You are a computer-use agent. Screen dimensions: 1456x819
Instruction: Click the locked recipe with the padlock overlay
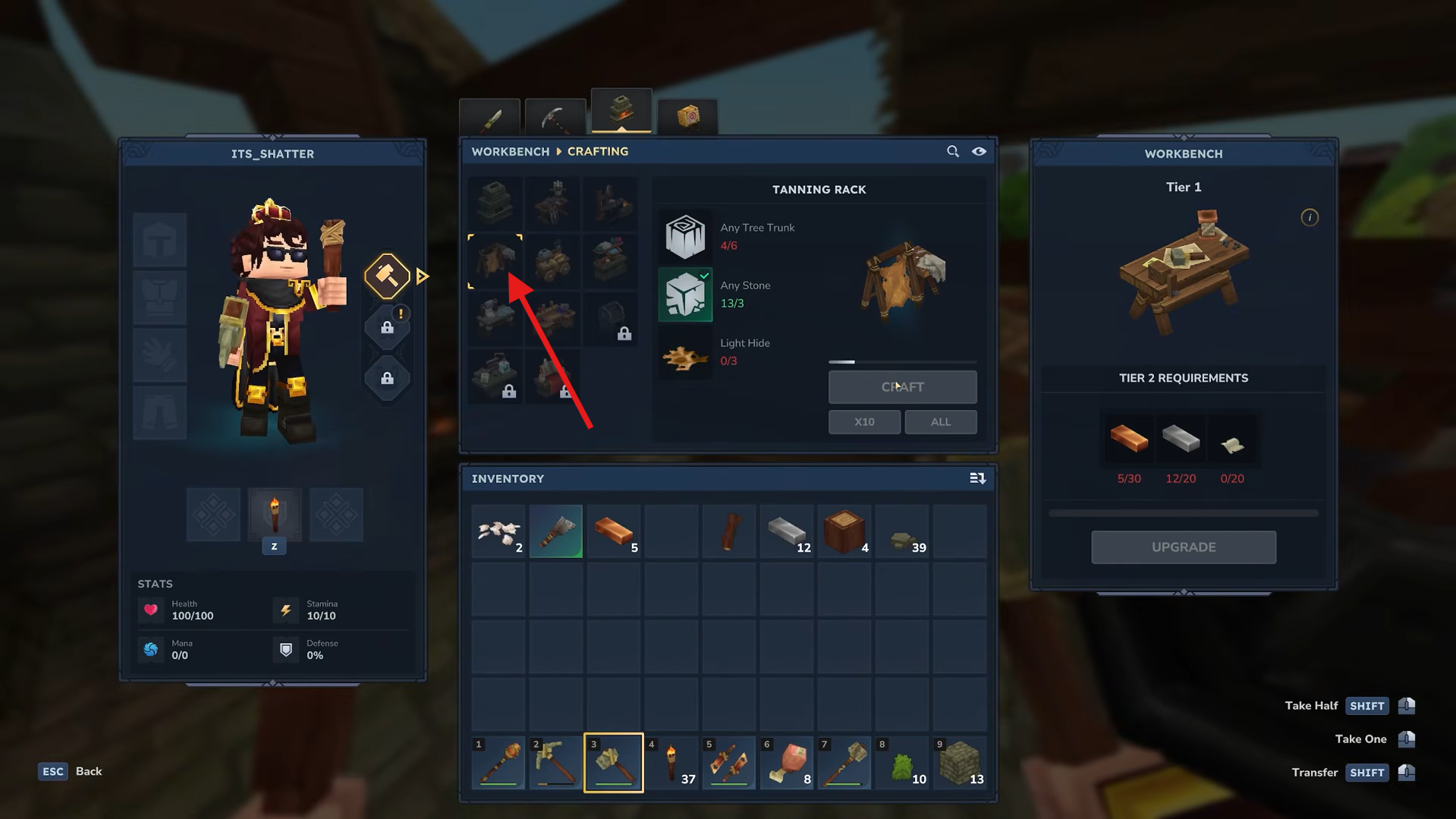point(612,319)
